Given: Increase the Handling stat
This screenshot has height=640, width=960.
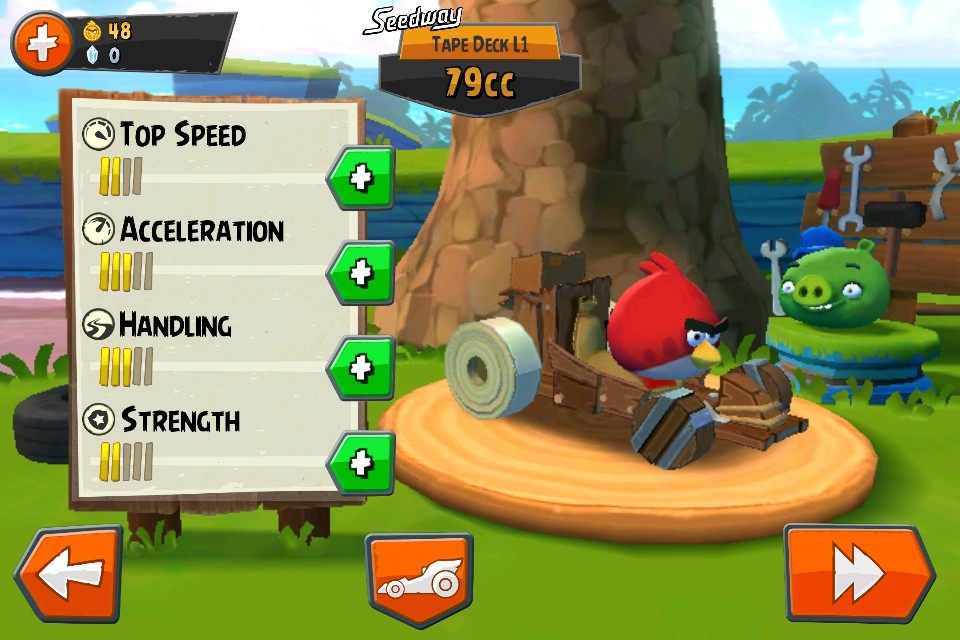Looking at the screenshot, I should coord(361,368).
